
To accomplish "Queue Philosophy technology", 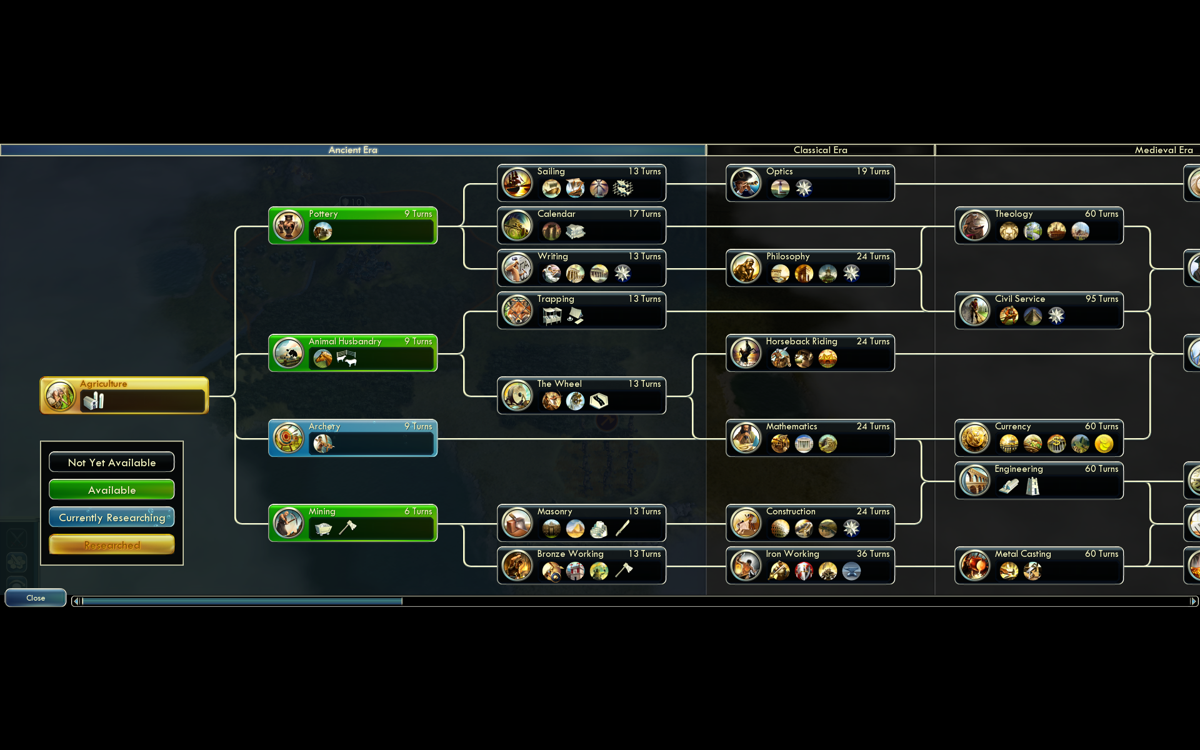I will (x=810, y=268).
